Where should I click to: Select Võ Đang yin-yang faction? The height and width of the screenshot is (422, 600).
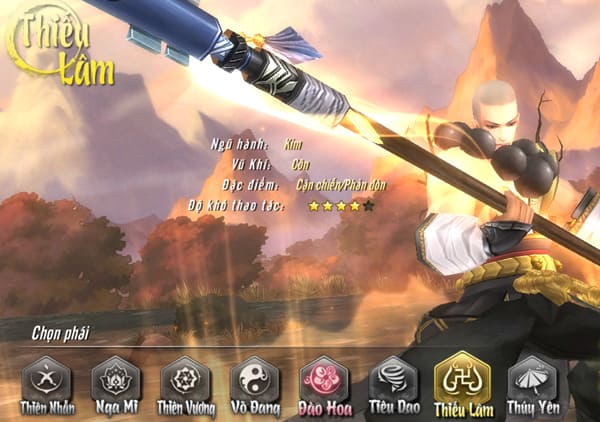[254, 380]
